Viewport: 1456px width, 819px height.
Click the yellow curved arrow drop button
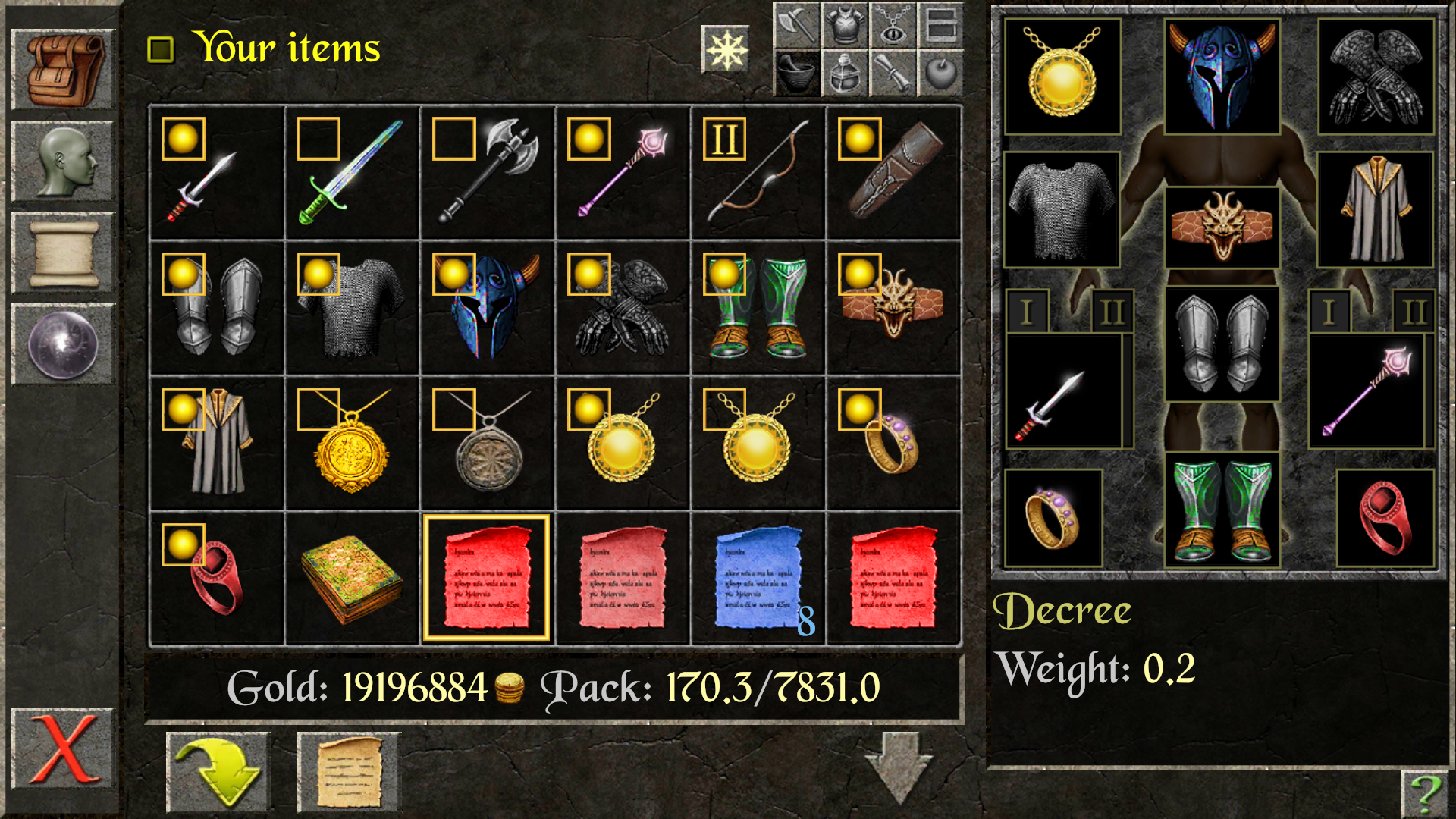pos(218,772)
